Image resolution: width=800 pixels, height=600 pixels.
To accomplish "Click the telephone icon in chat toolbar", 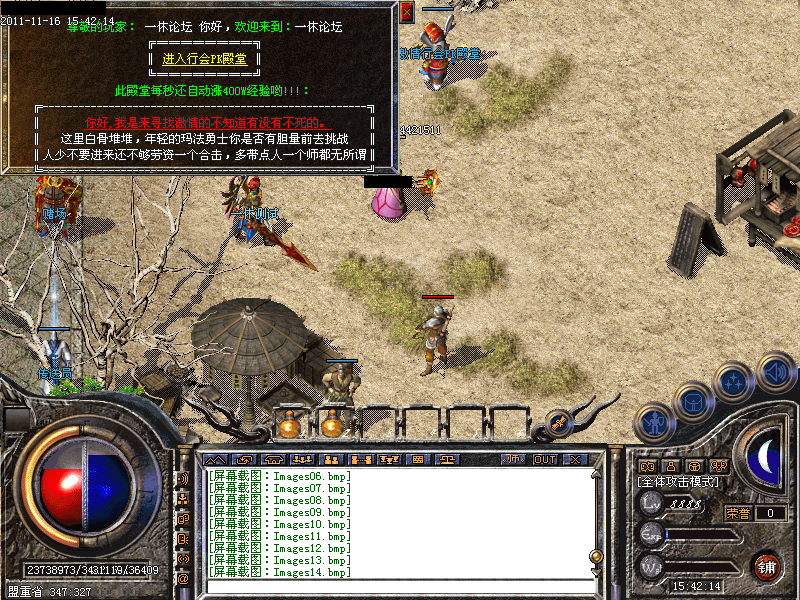I will [x=271, y=459].
